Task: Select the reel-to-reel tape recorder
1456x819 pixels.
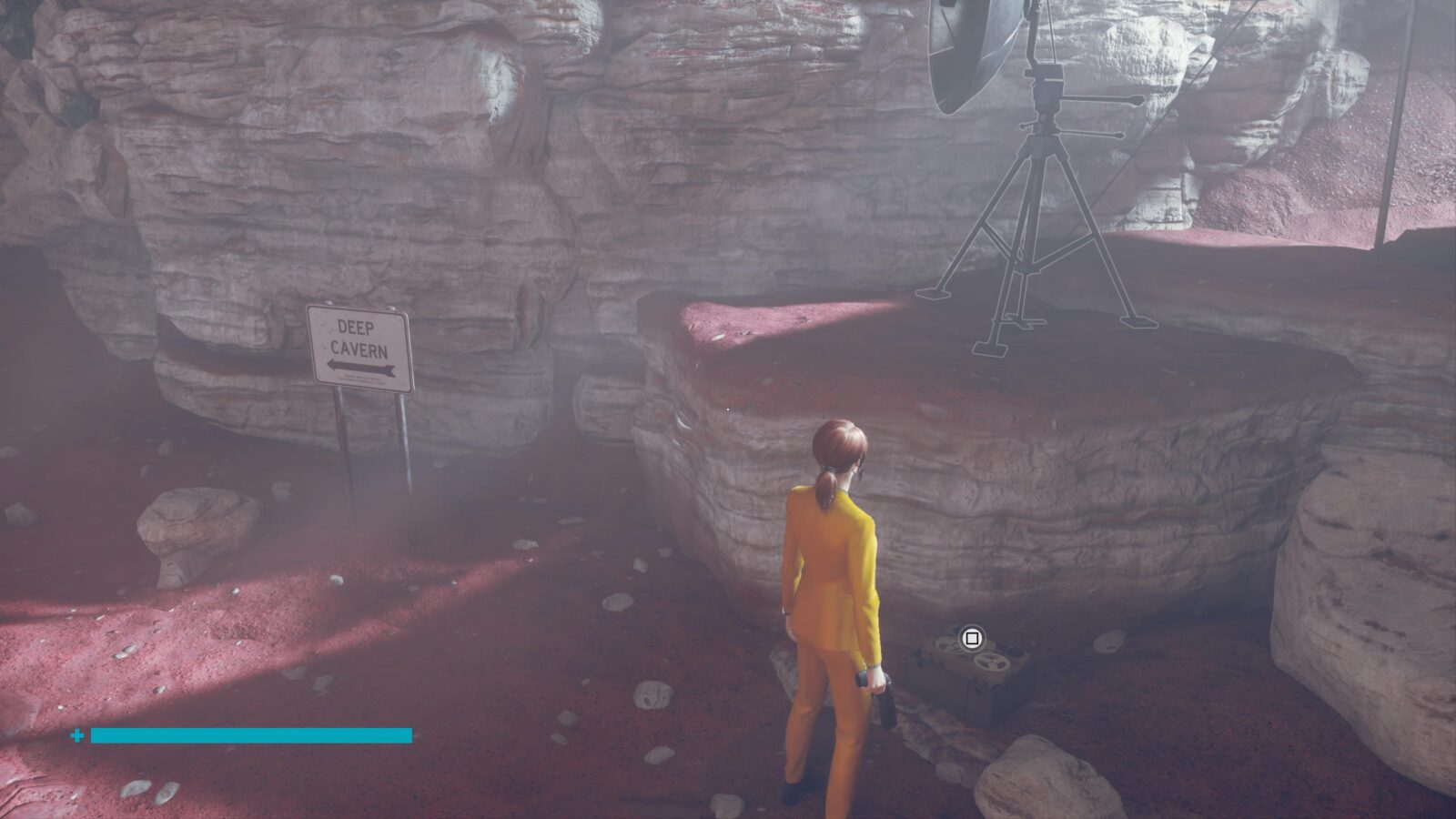Action: click(978, 664)
